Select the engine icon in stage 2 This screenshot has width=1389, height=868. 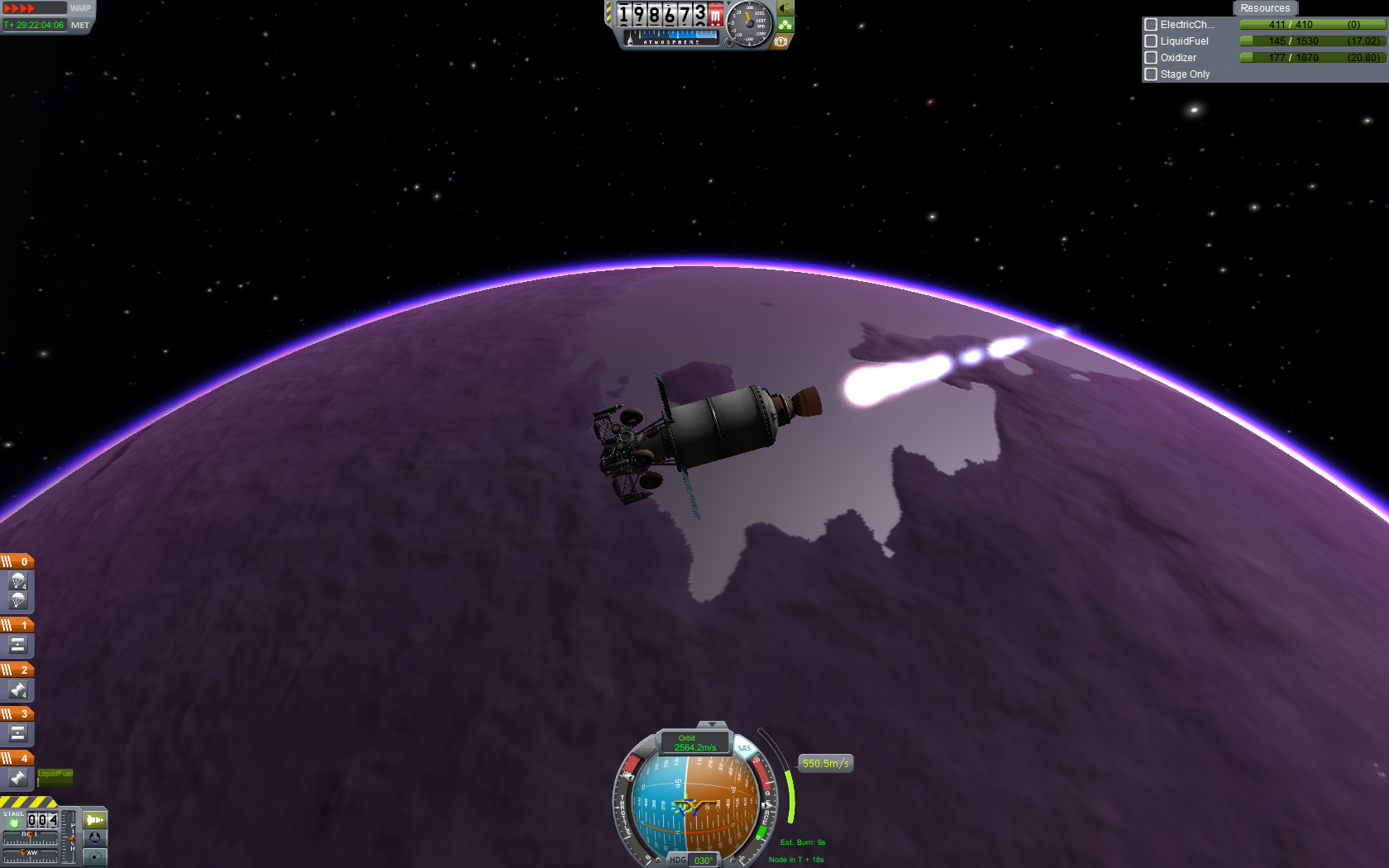click(x=18, y=689)
